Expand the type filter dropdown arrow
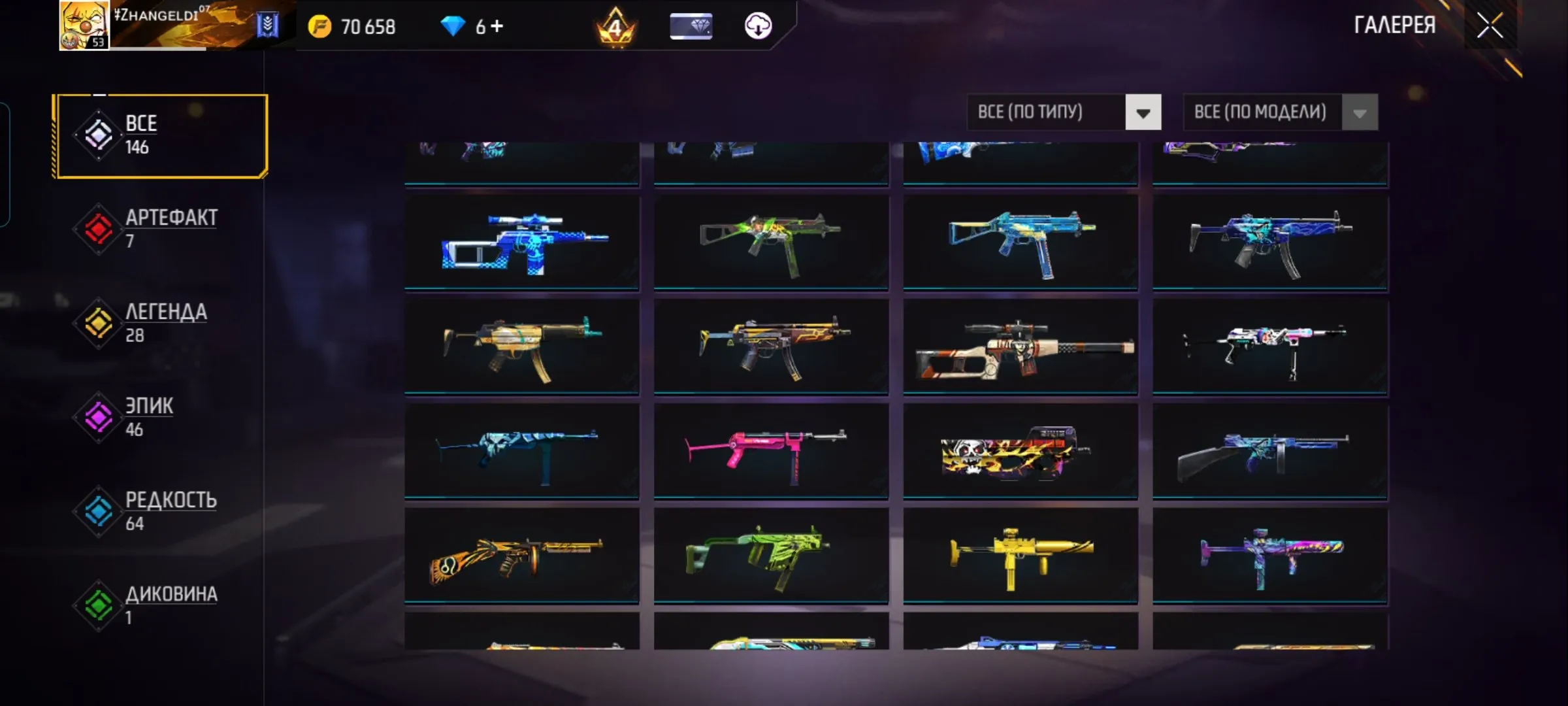This screenshot has width=1568, height=706. (1144, 112)
